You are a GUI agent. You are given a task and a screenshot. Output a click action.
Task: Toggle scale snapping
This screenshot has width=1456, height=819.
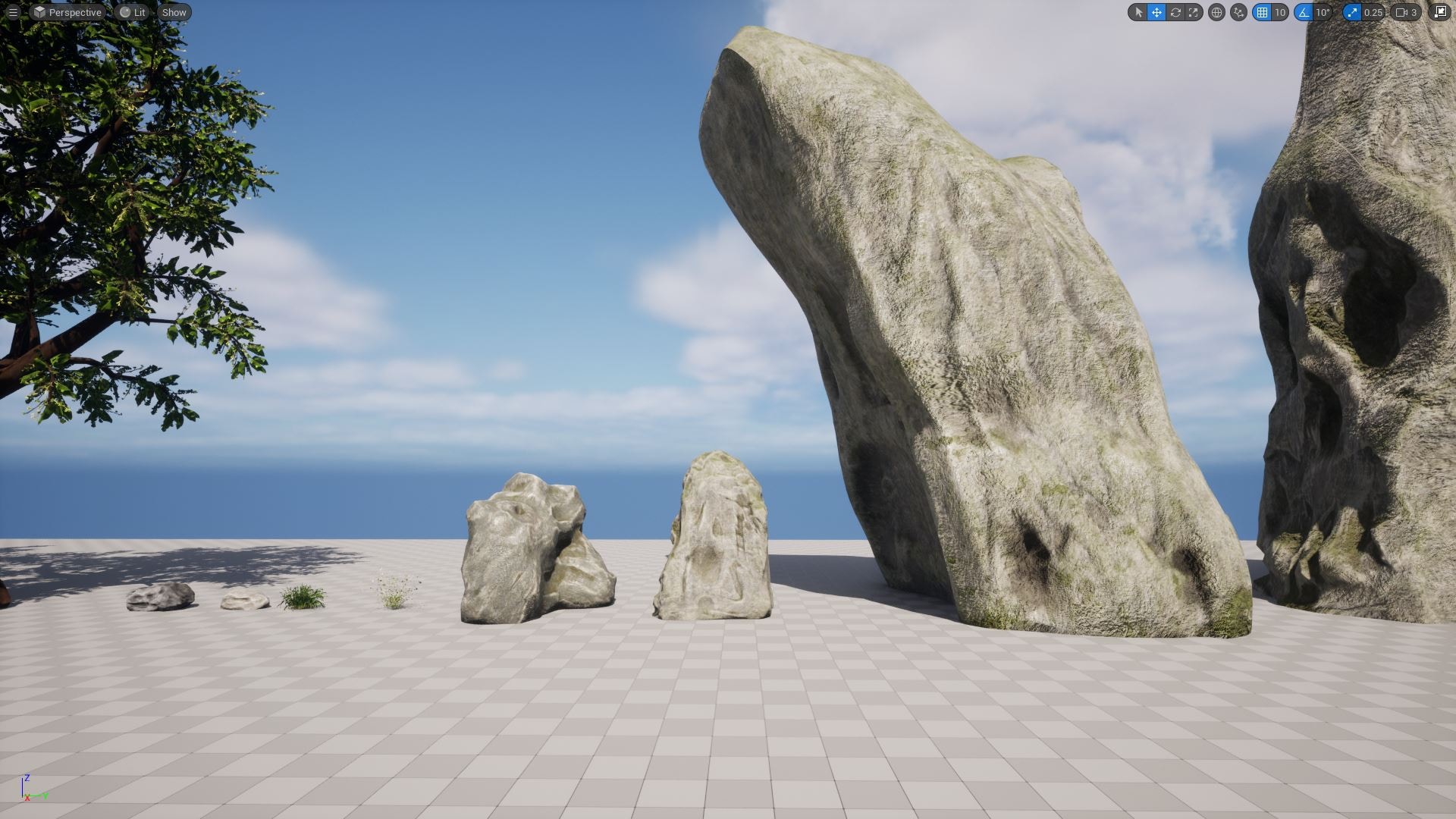1353,12
